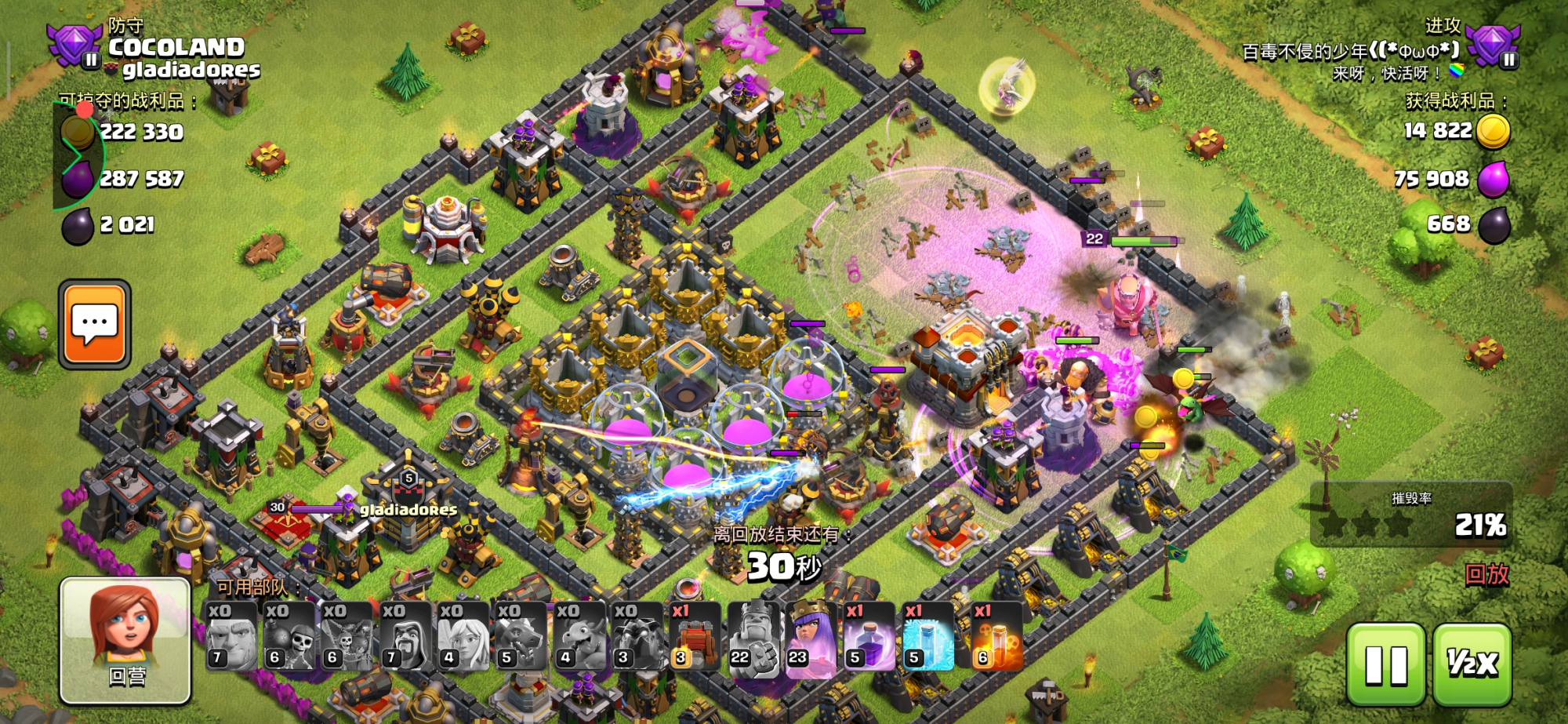Open the orange chat speech bubble

coord(95,324)
